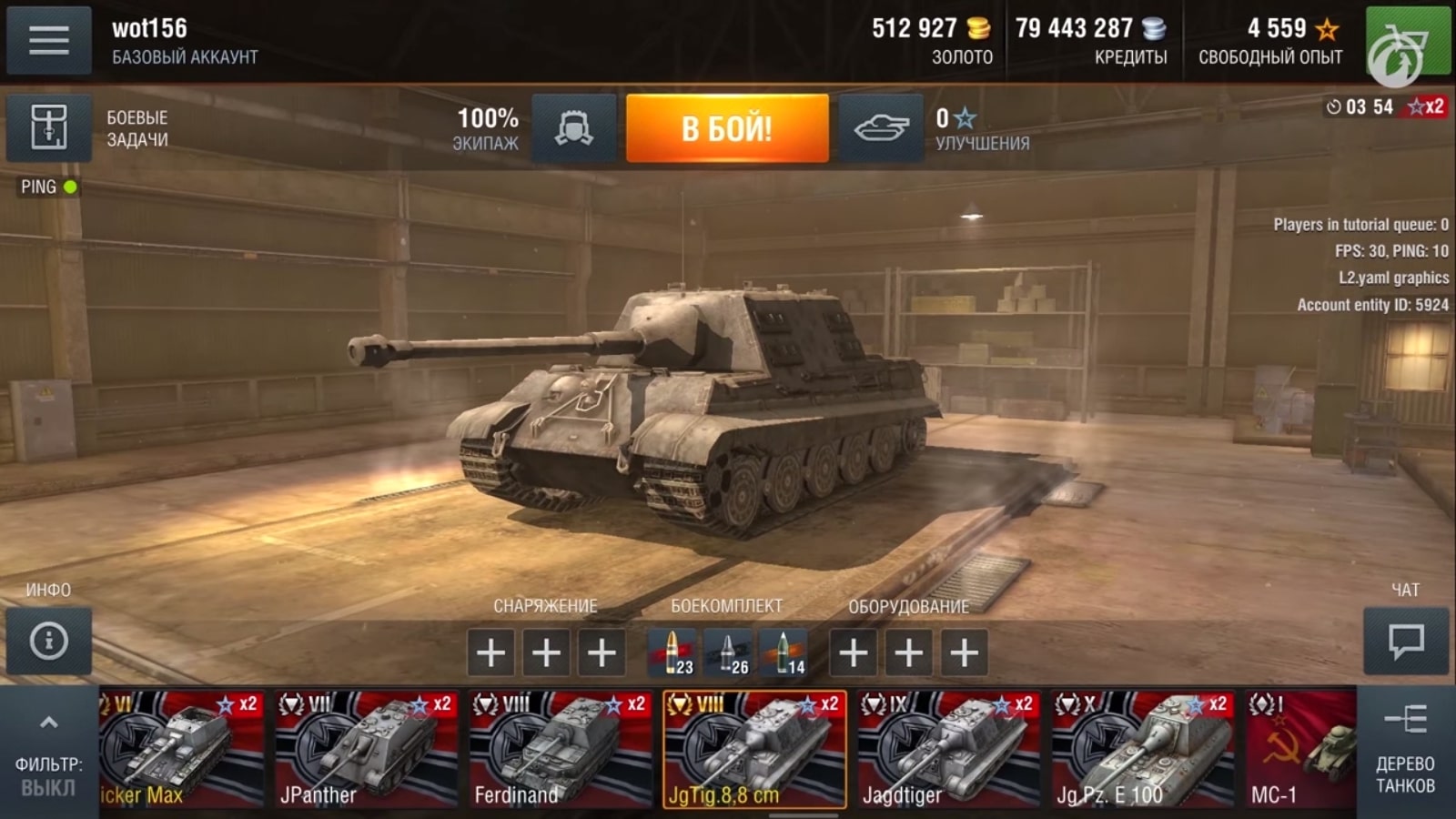Open the 100% ЭКИПАЖ crew panel
1456x819 pixels.
(487, 127)
